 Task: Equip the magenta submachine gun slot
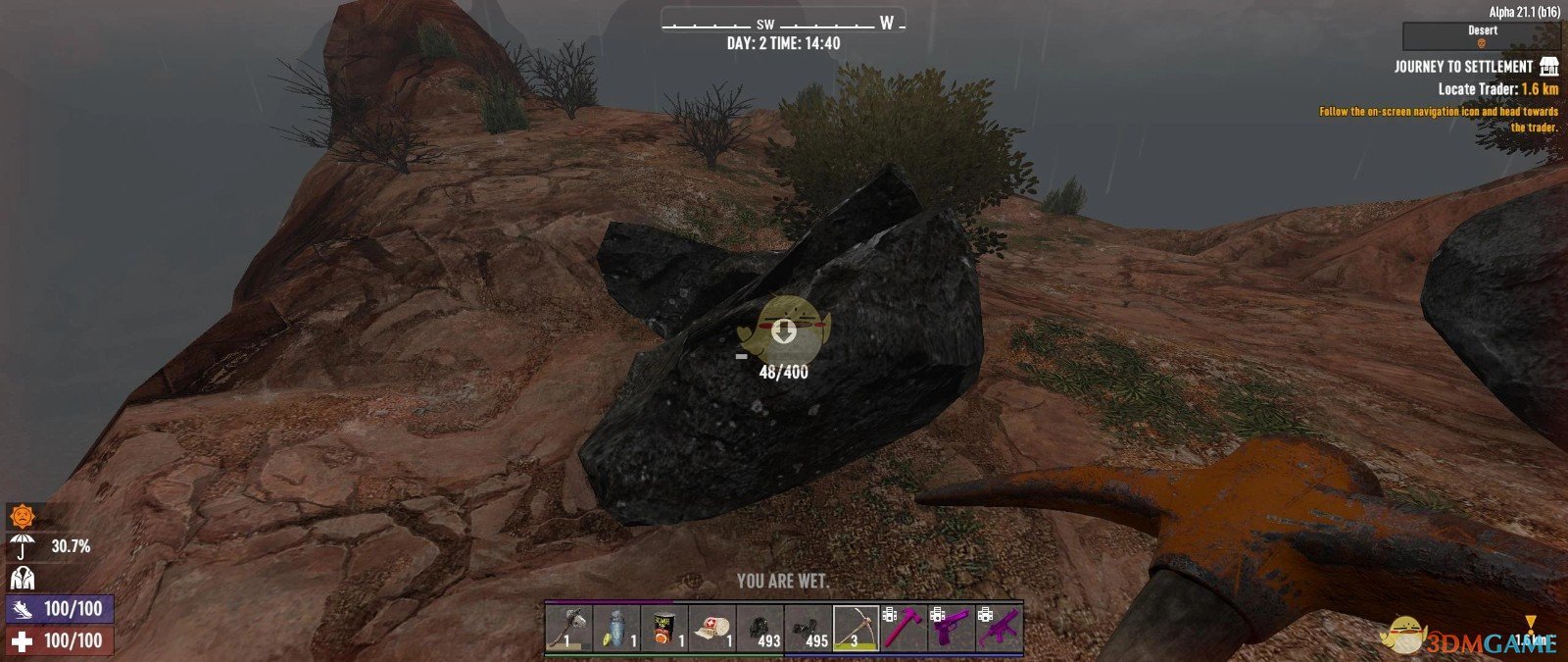[x=1001, y=628]
